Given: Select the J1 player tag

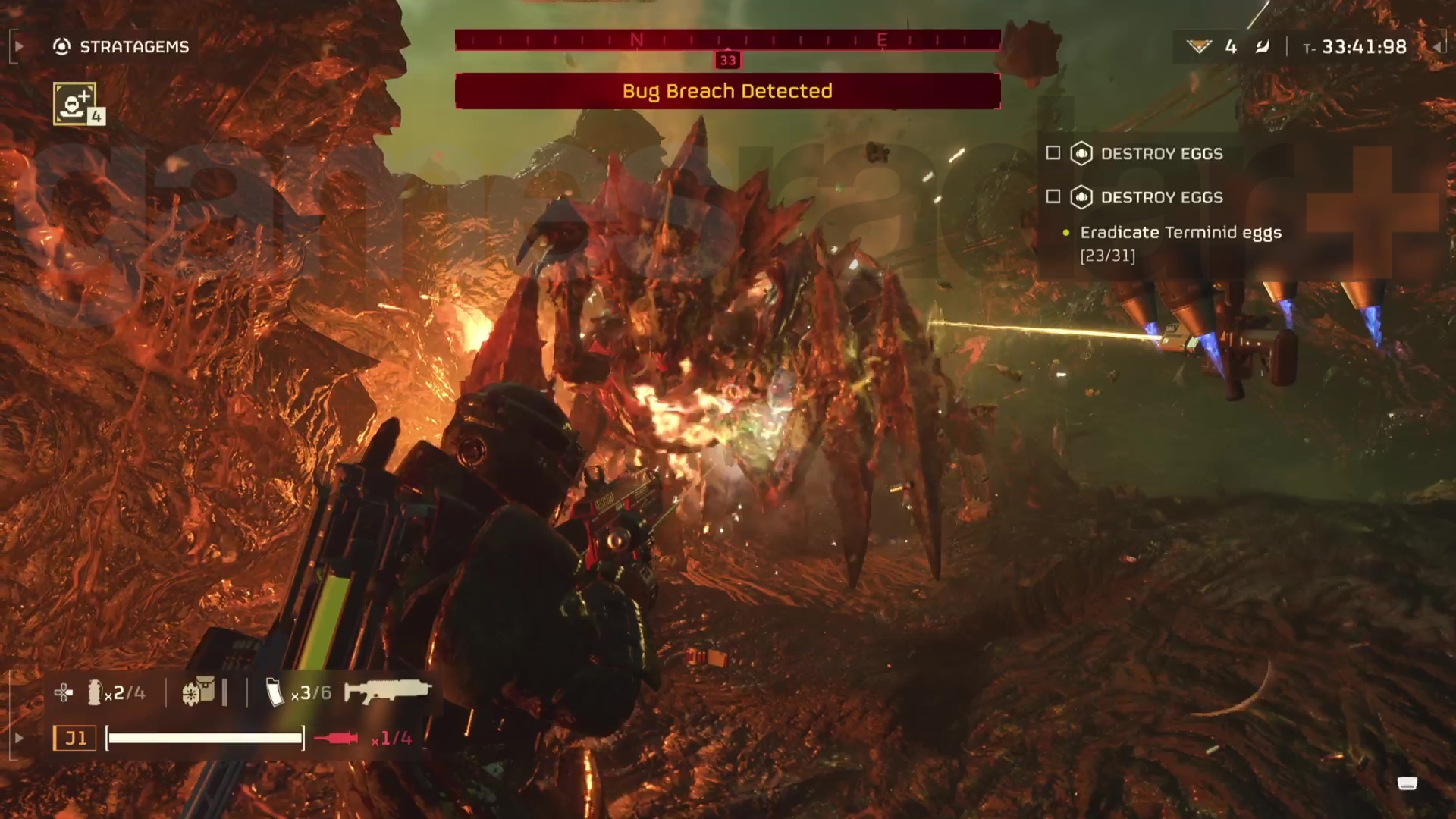Looking at the screenshot, I should [x=74, y=738].
